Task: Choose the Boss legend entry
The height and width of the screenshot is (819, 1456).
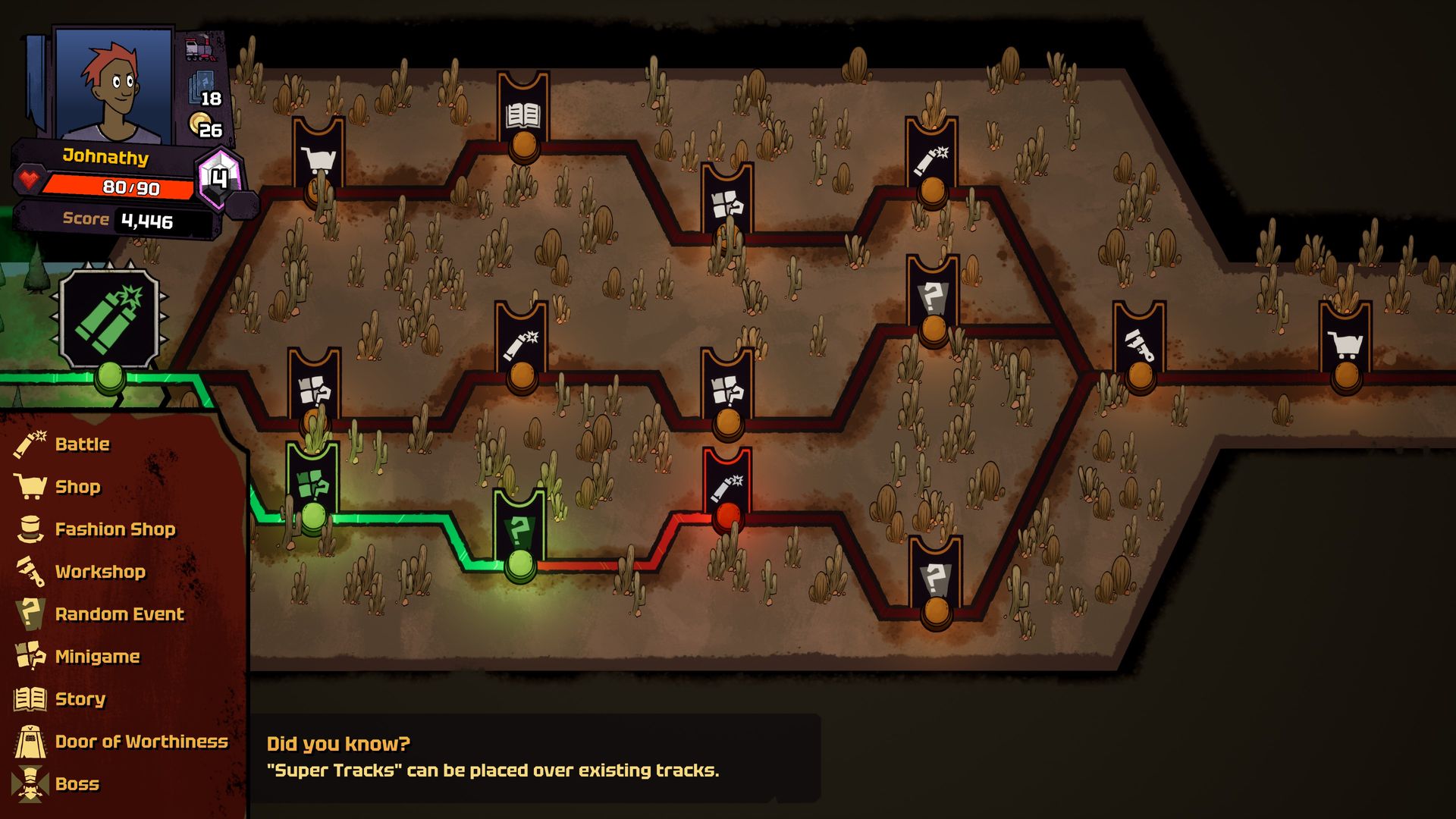Action: (77, 784)
